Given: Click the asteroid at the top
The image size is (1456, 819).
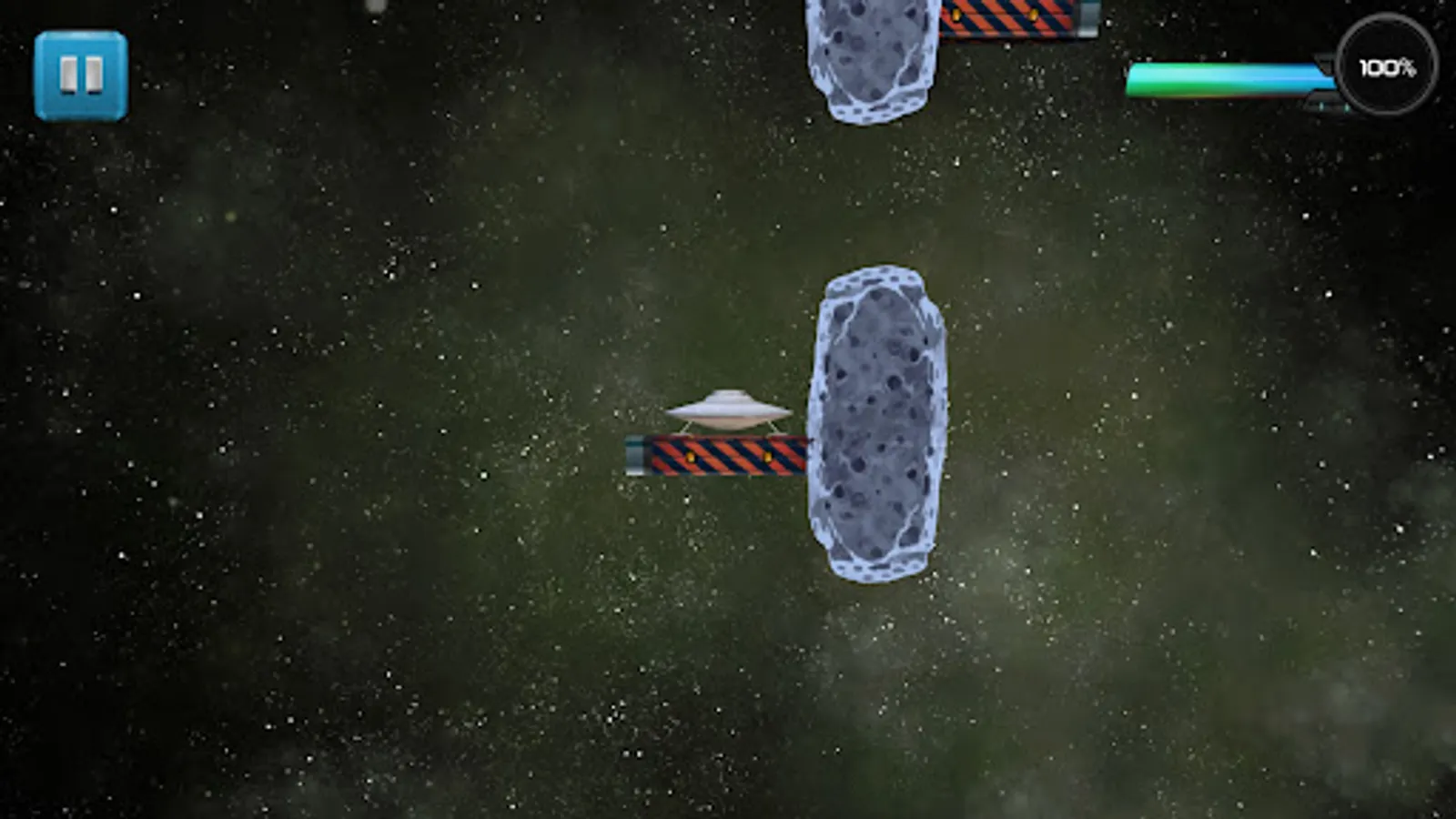Looking at the screenshot, I should (x=869, y=55).
